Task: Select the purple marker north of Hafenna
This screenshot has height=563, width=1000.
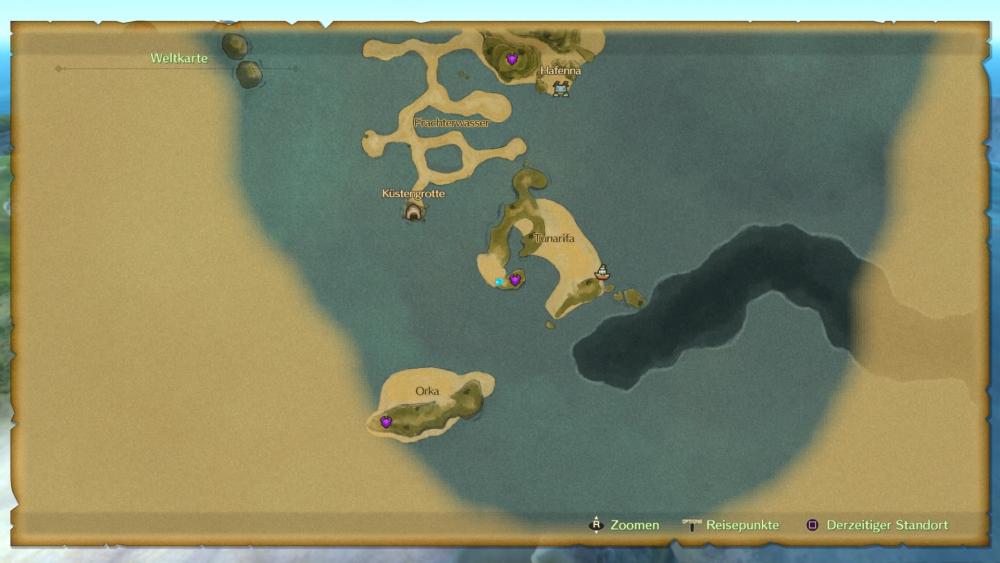Action: click(512, 59)
